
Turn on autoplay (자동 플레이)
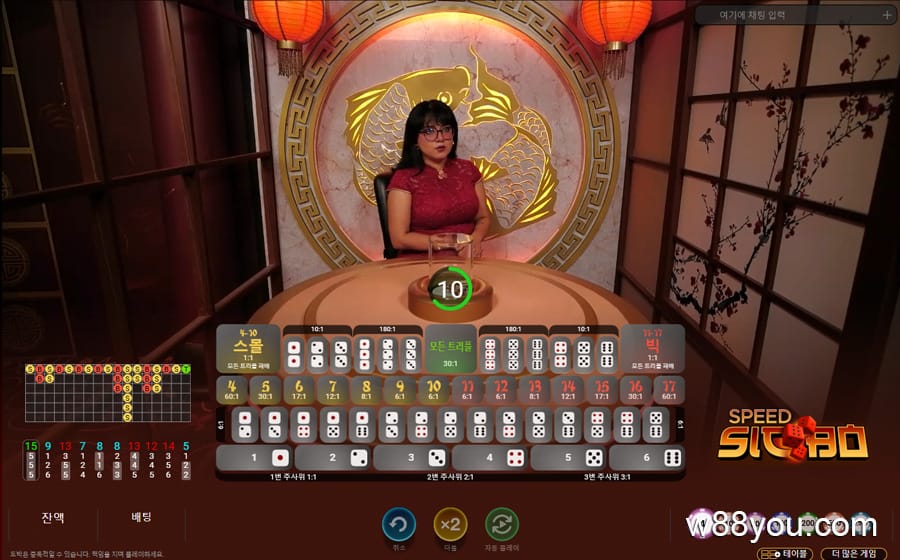(x=502, y=524)
